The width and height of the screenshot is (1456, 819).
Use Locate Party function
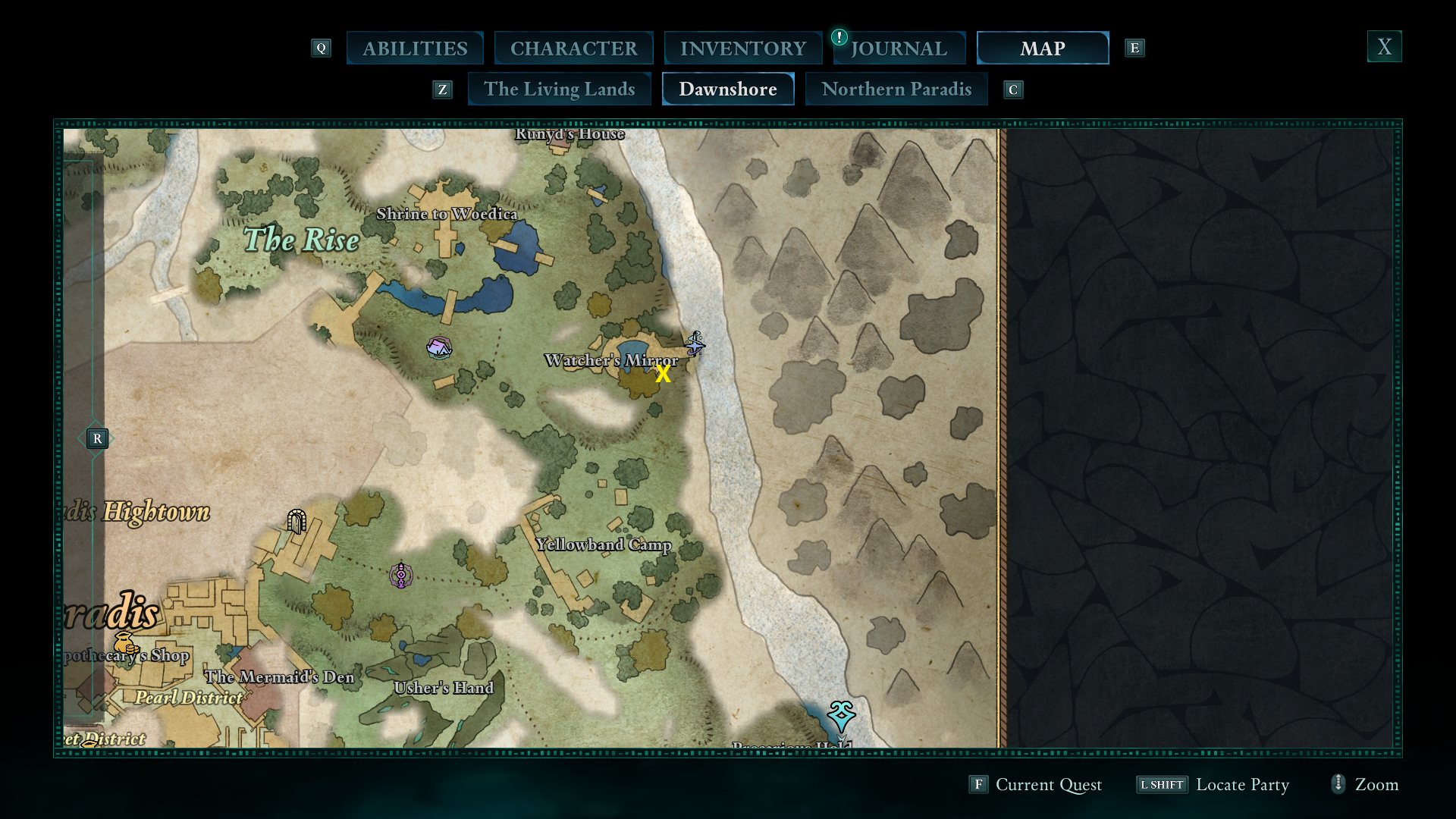[1242, 785]
